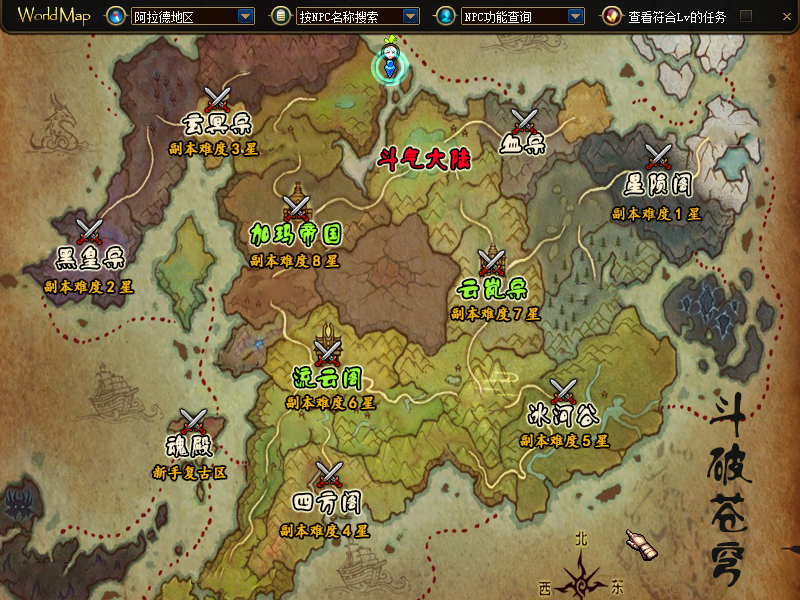Select the 云冥宗 dungeon marker
The image size is (800, 600).
(218, 99)
